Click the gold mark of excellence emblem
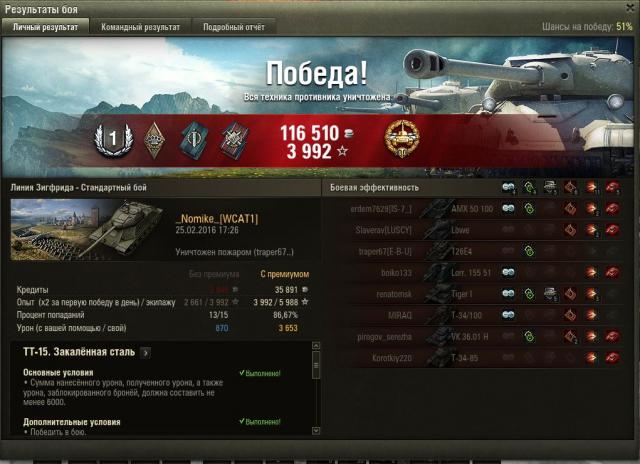 coord(401,137)
